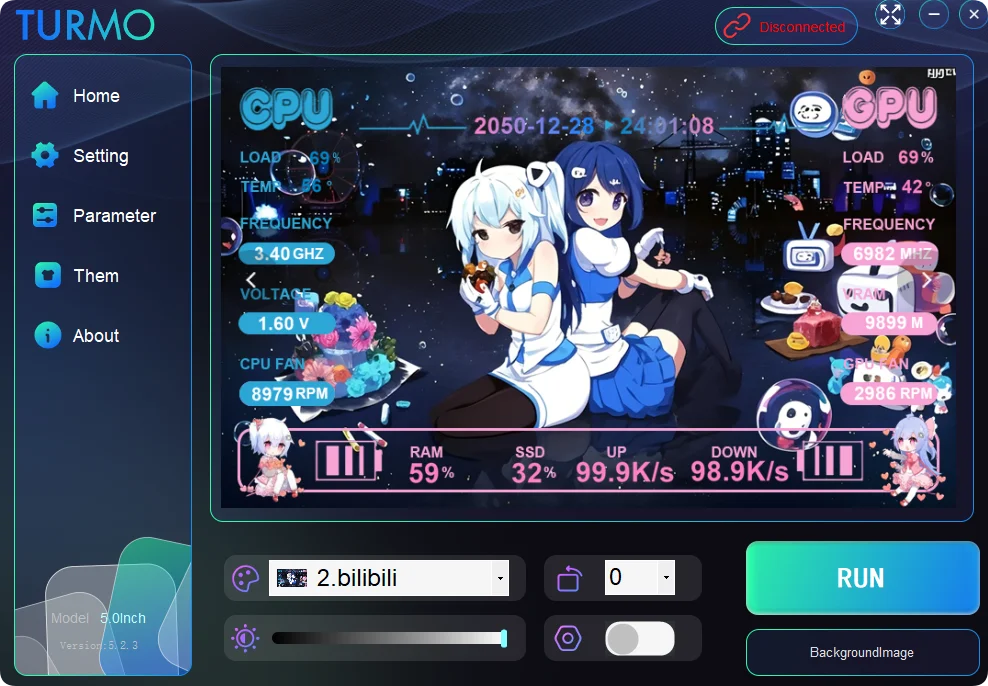988x686 pixels.
Task: Click the fullscreen expand arrows icon
Action: (x=890, y=14)
